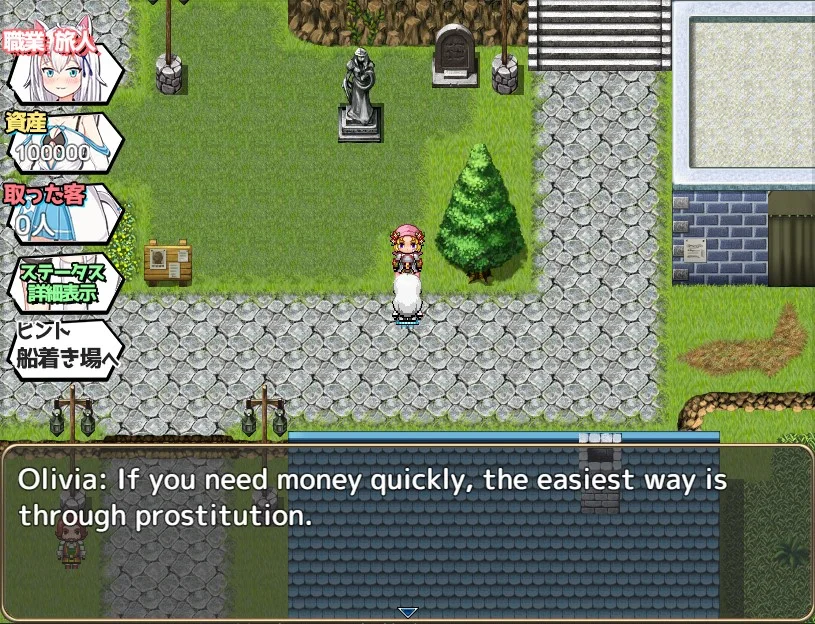
Task: Select the 職業 旅人 character portrait panel
Action: (64, 70)
